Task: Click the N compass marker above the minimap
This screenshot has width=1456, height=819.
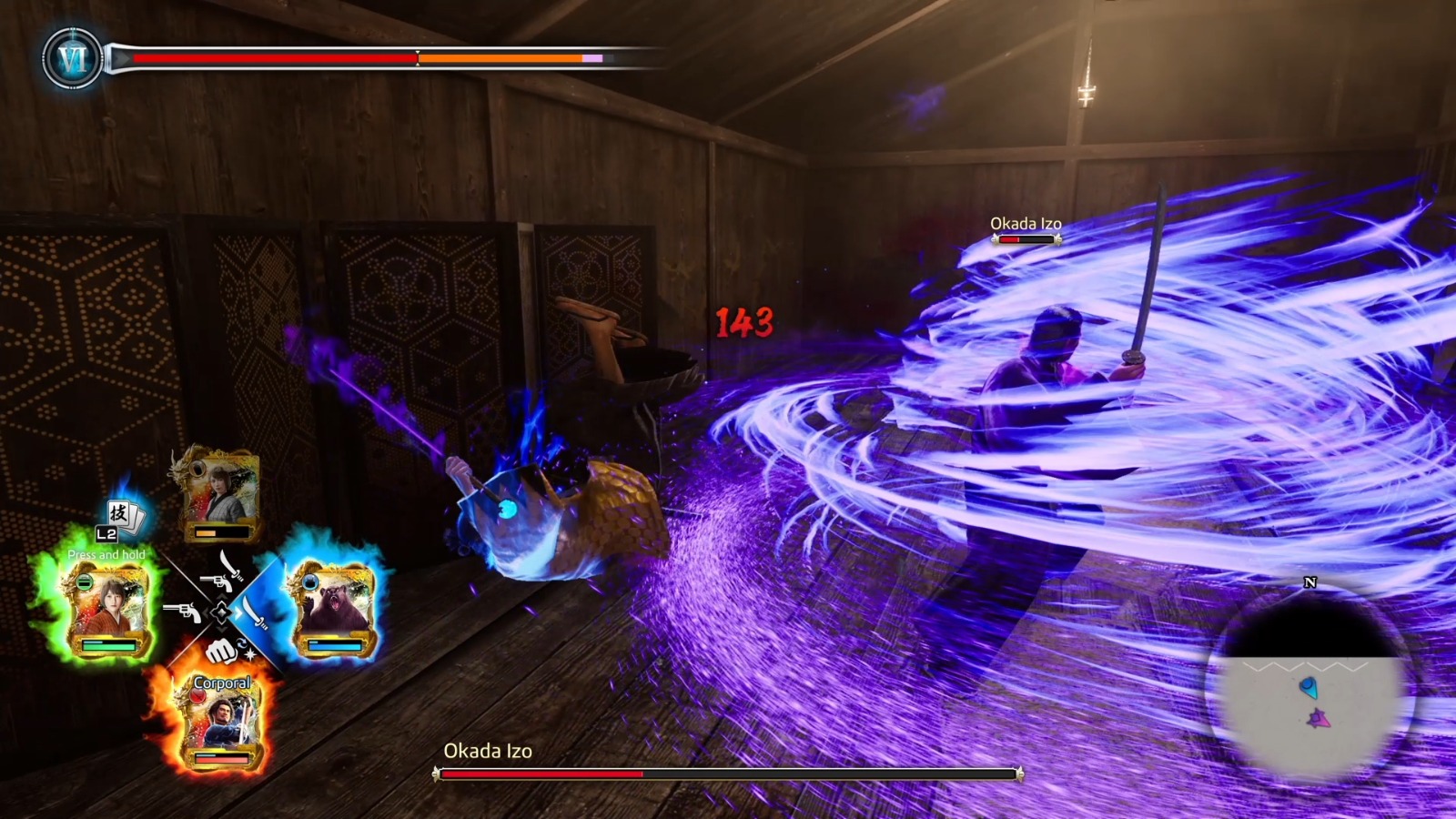Action: (1310, 582)
